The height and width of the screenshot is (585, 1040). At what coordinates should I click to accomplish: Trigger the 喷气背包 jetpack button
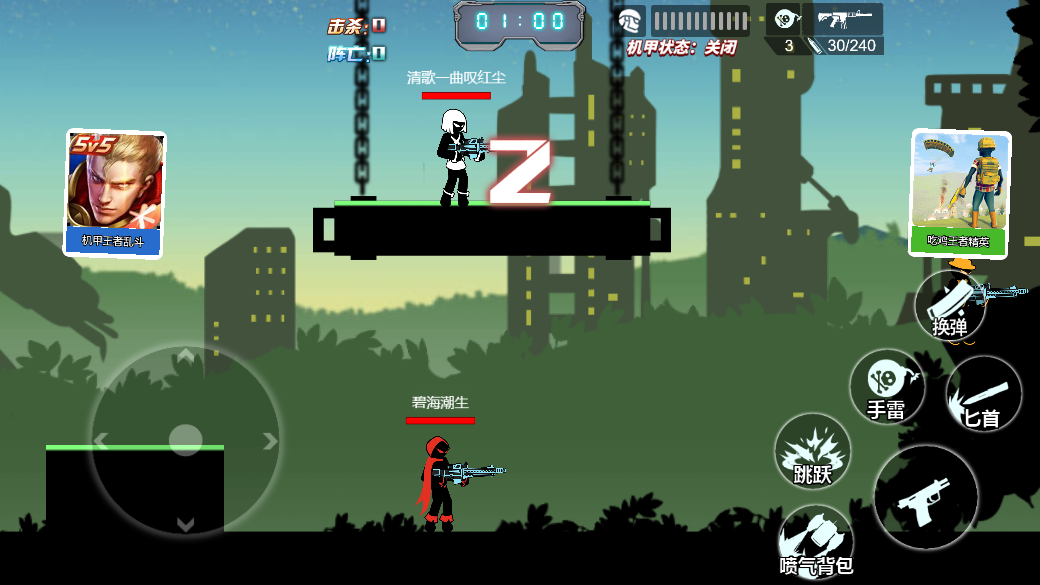click(x=816, y=542)
